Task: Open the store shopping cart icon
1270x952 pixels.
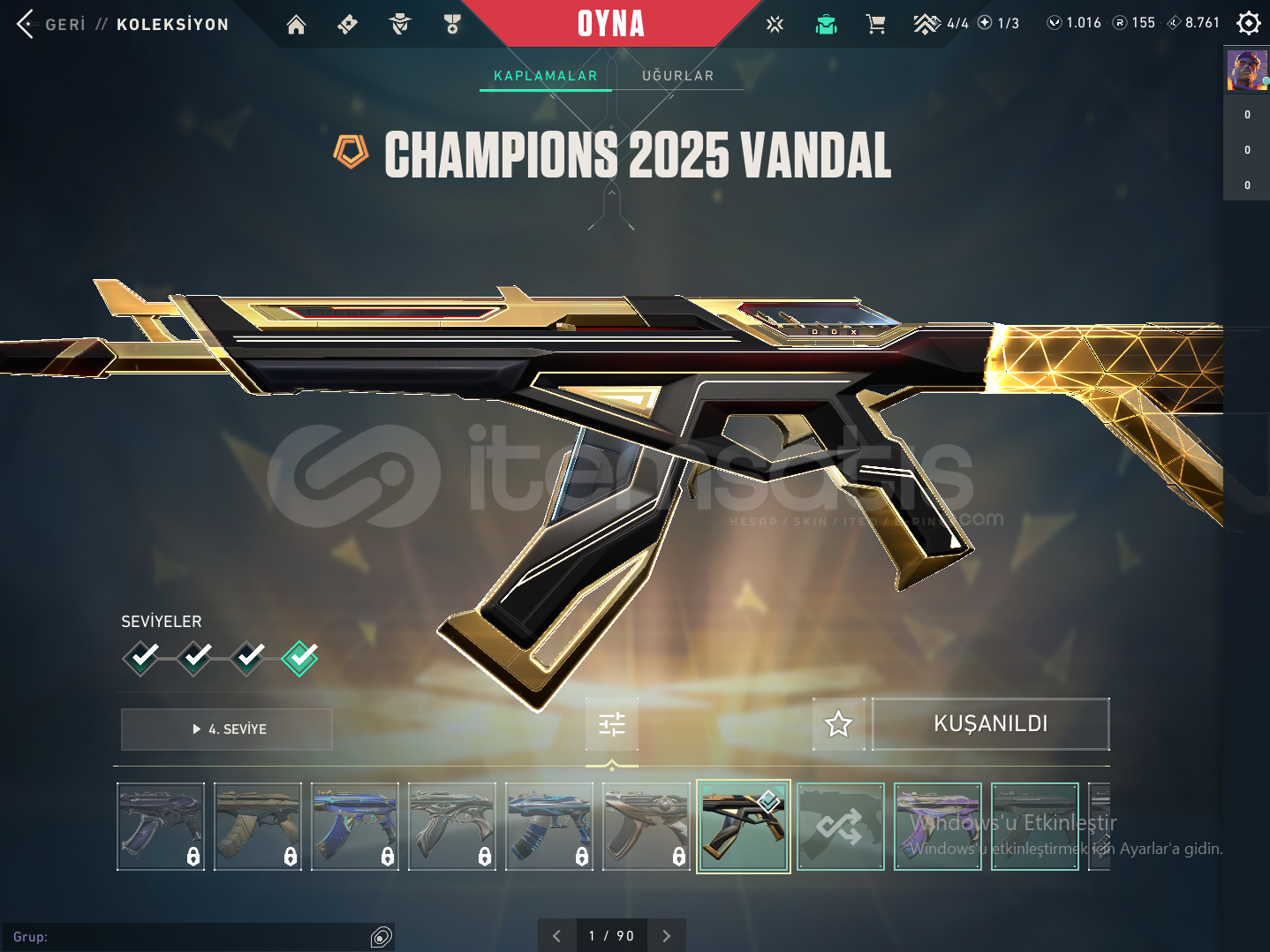Action: (876, 24)
